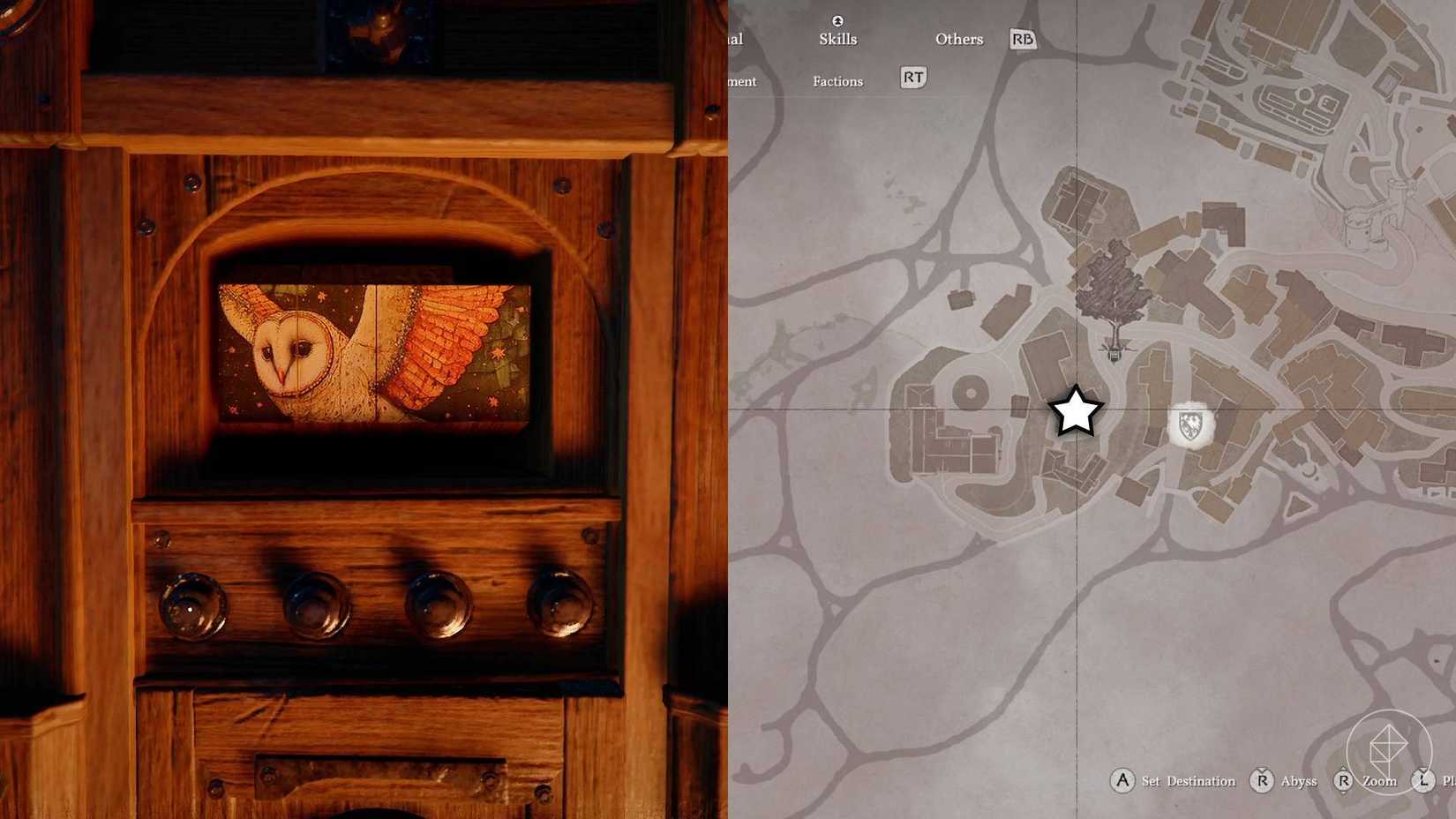
Task: Turn the second brass knob dial
Action: tap(315, 605)
